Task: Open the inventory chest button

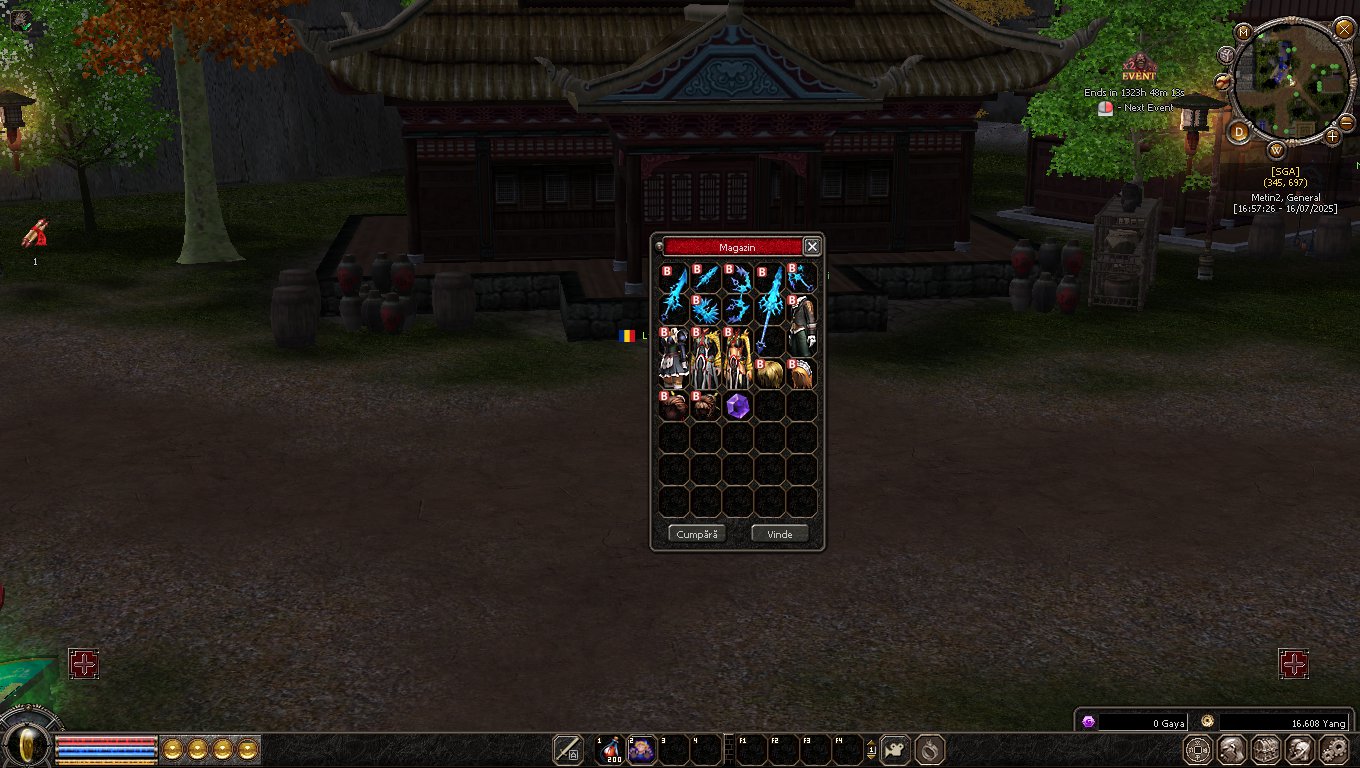Action: click(x=1267, y=749)
